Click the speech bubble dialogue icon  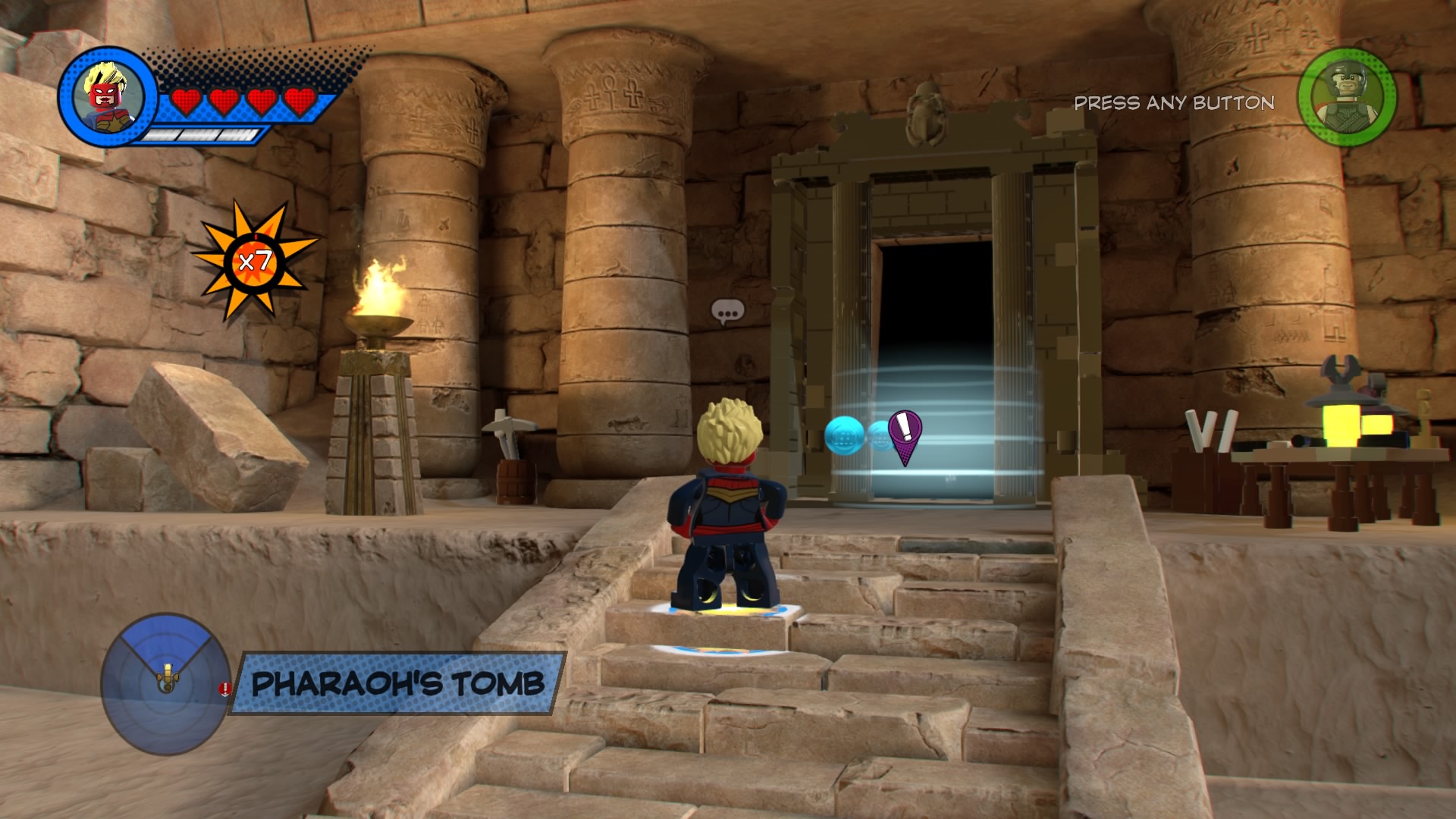pos(727,312)
